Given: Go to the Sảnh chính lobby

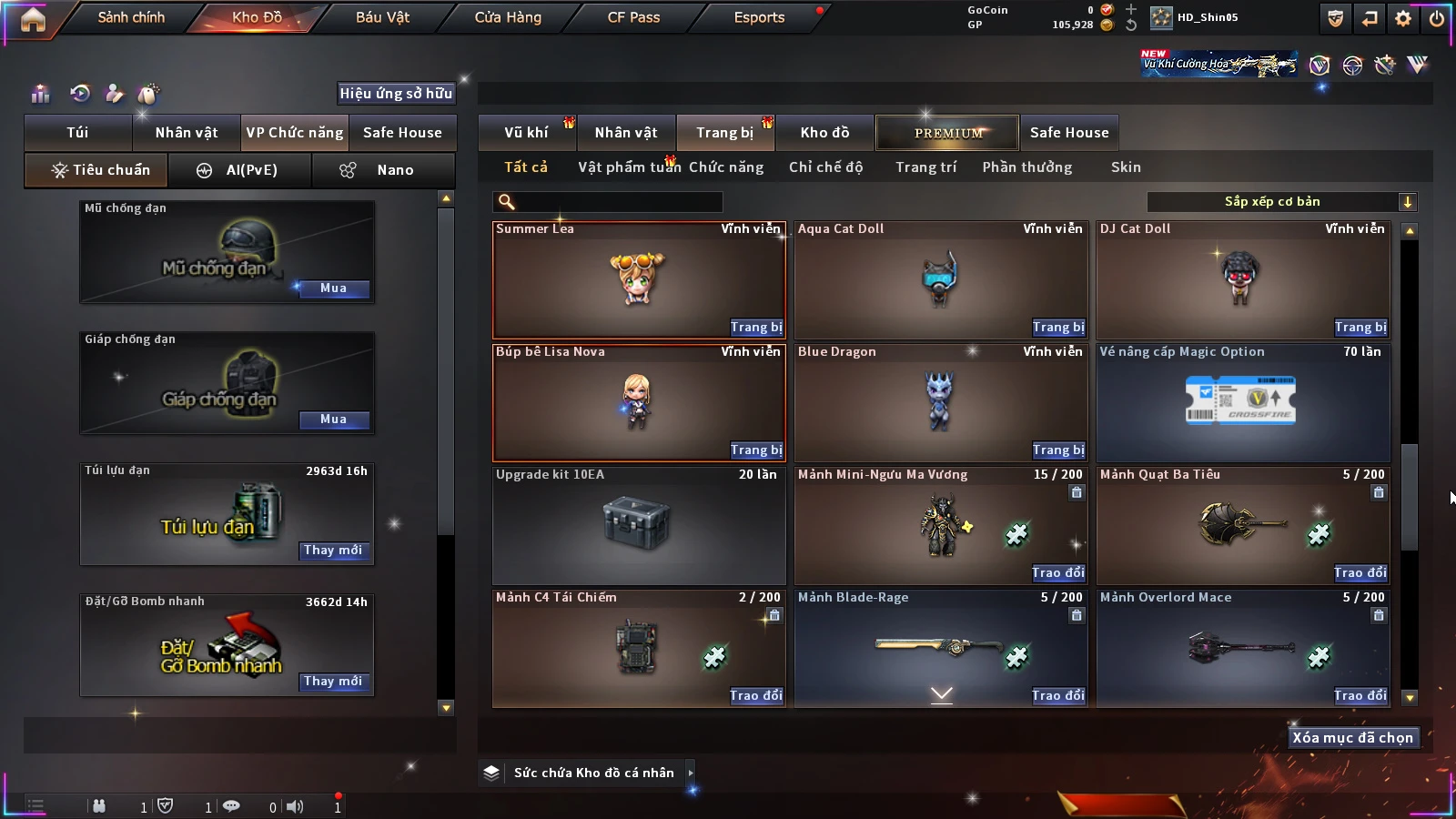Looking at the screenshot, I should (x=131, y=17).
